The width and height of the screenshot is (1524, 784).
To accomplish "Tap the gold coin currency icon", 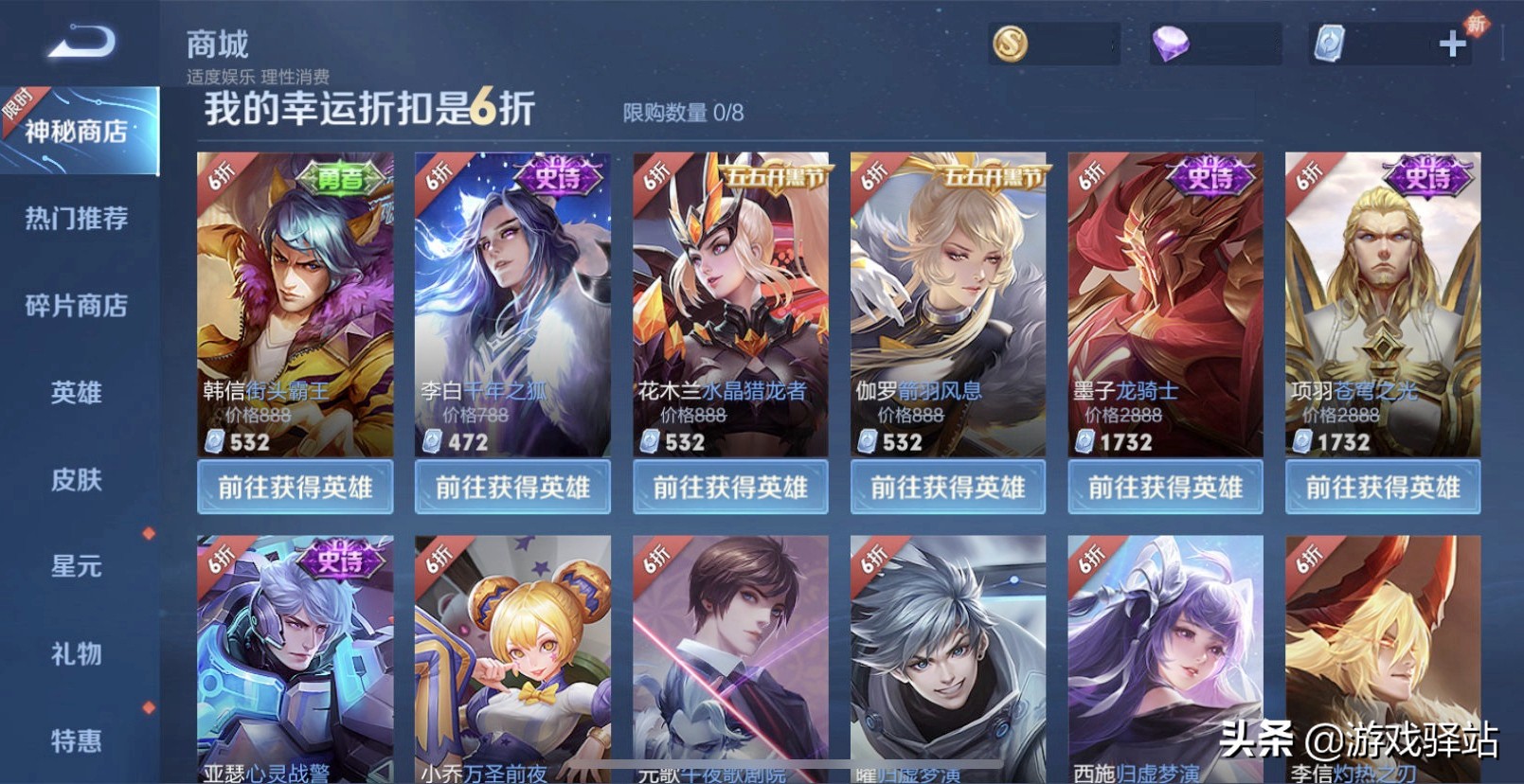I will click(1011, 44).
